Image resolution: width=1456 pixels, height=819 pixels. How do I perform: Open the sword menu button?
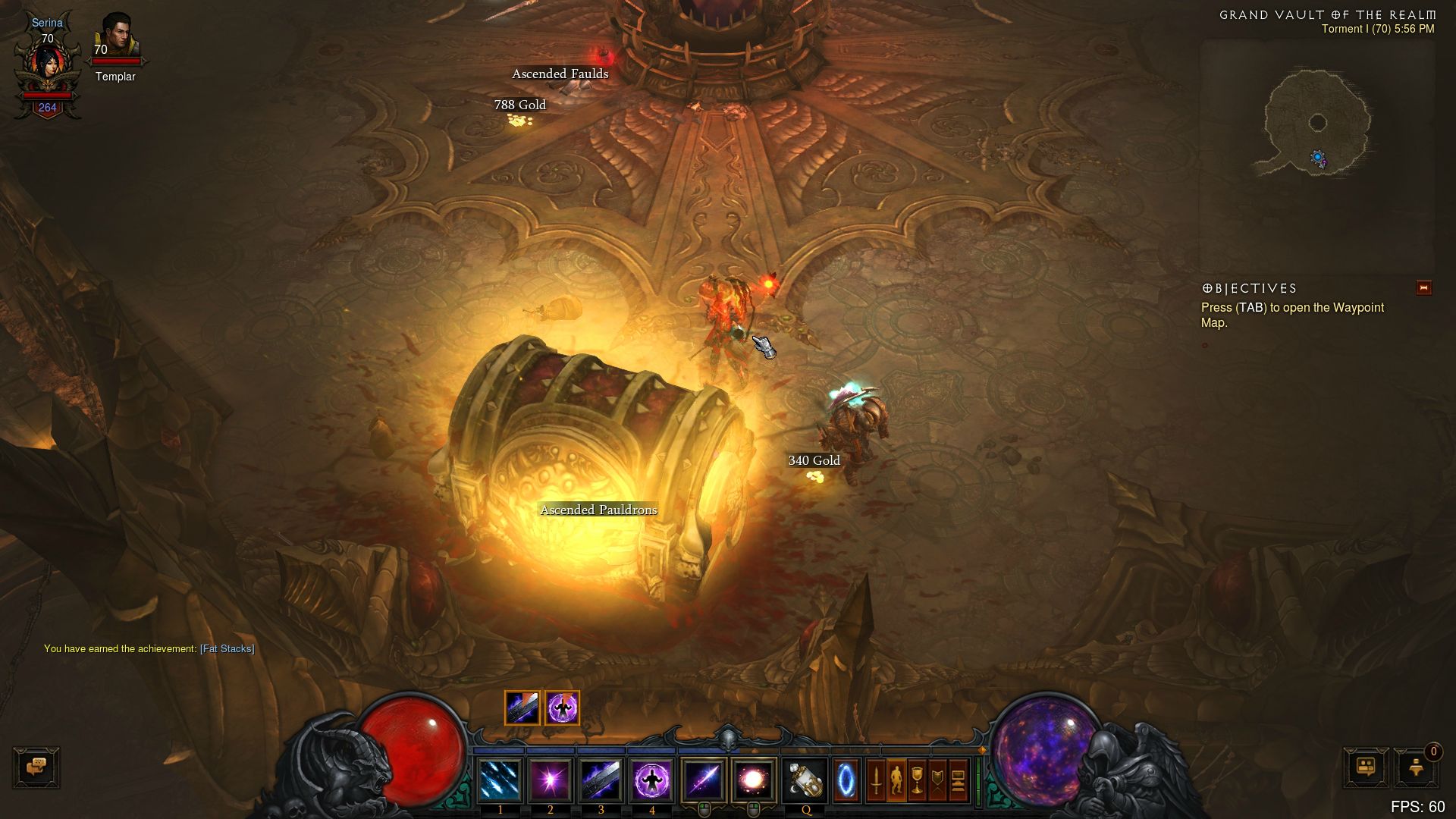click(x=875, y=780)
